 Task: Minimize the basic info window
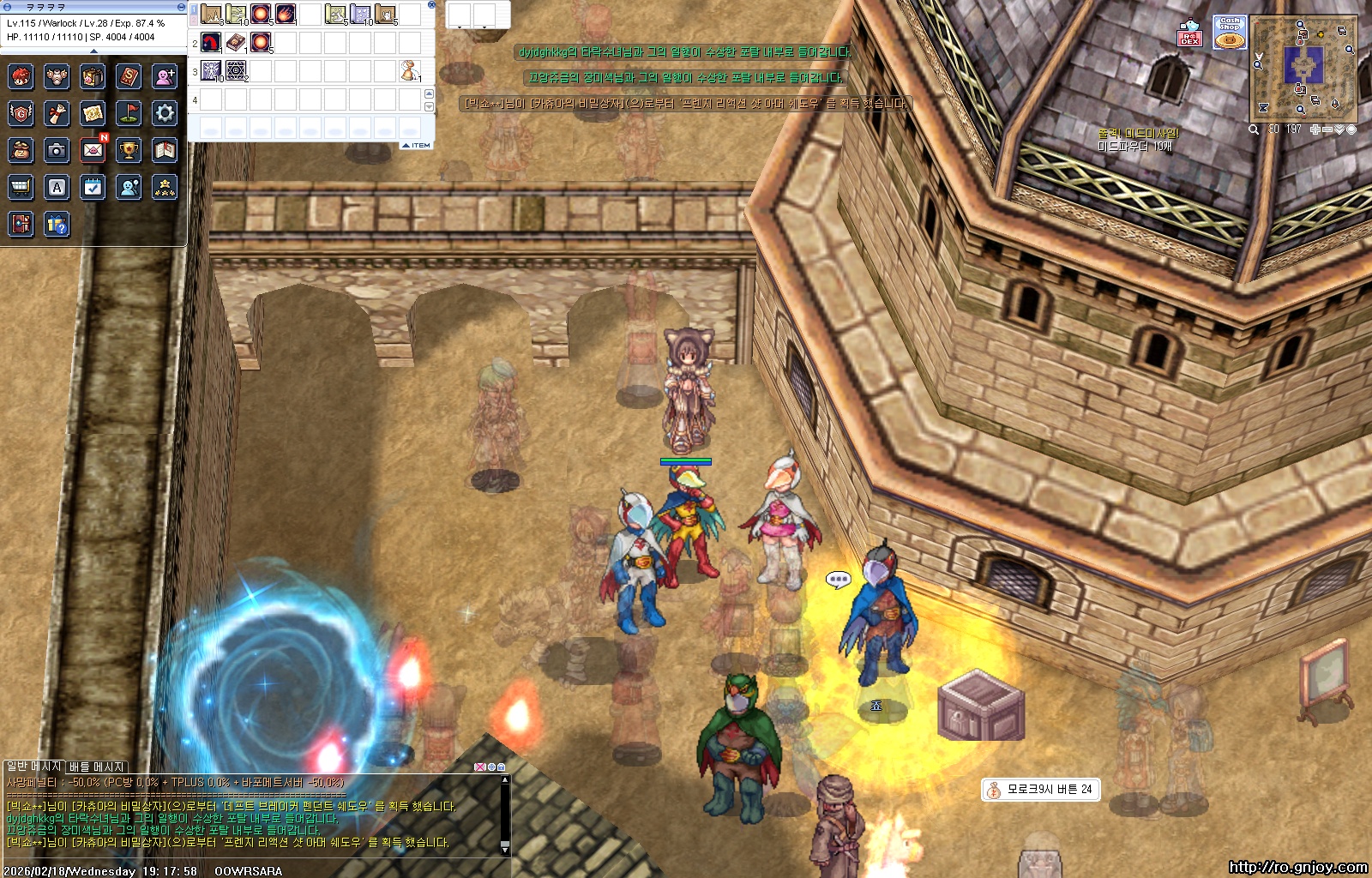[x=180, y=7]
